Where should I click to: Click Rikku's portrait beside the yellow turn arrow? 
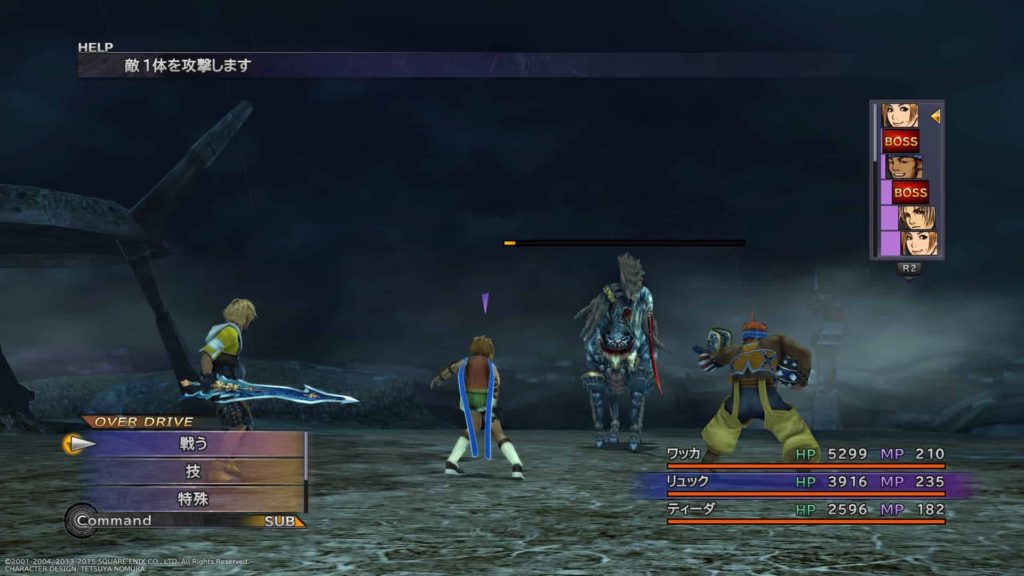(x=898, y=116)
